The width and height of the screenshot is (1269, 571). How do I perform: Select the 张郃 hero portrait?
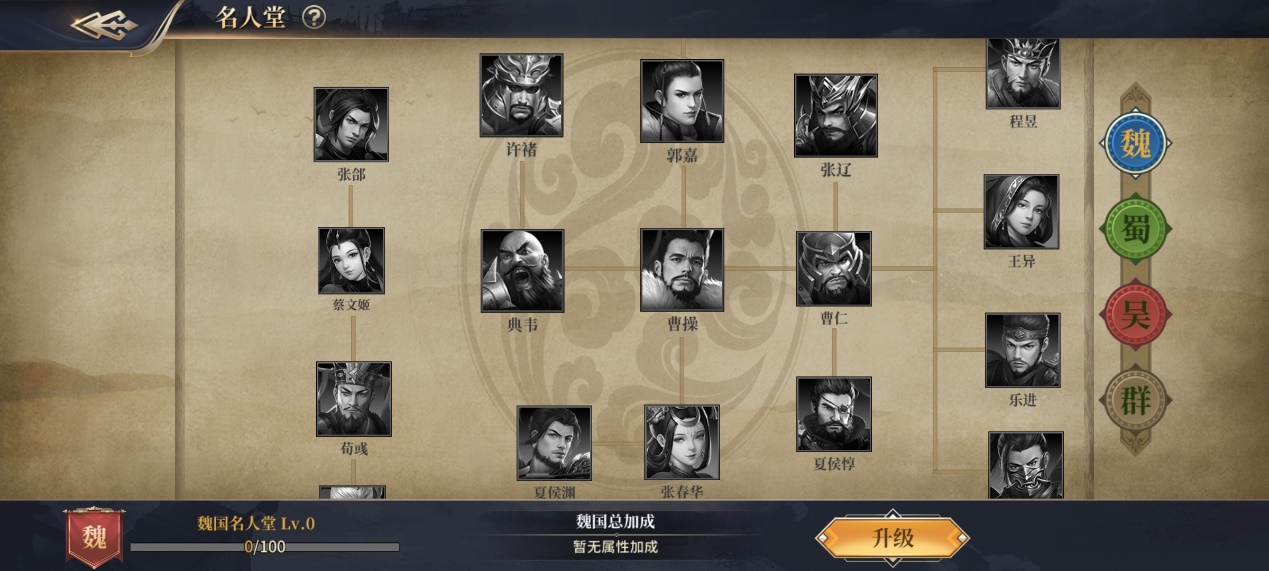point(351,124)
